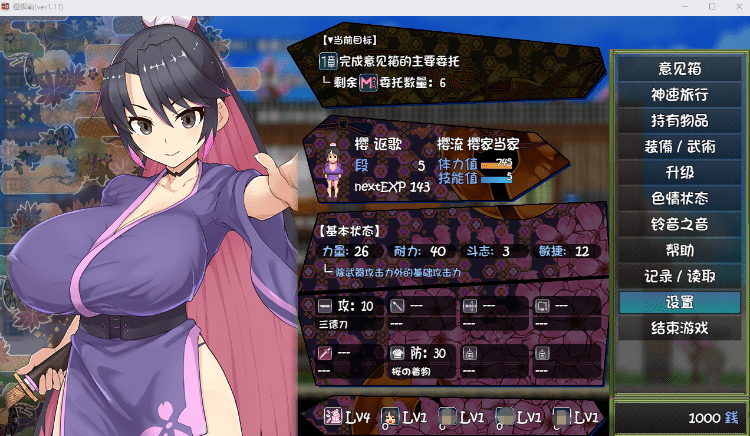Maximize the game window
Viewport: 750px width, 436px height.
point(711,6)
